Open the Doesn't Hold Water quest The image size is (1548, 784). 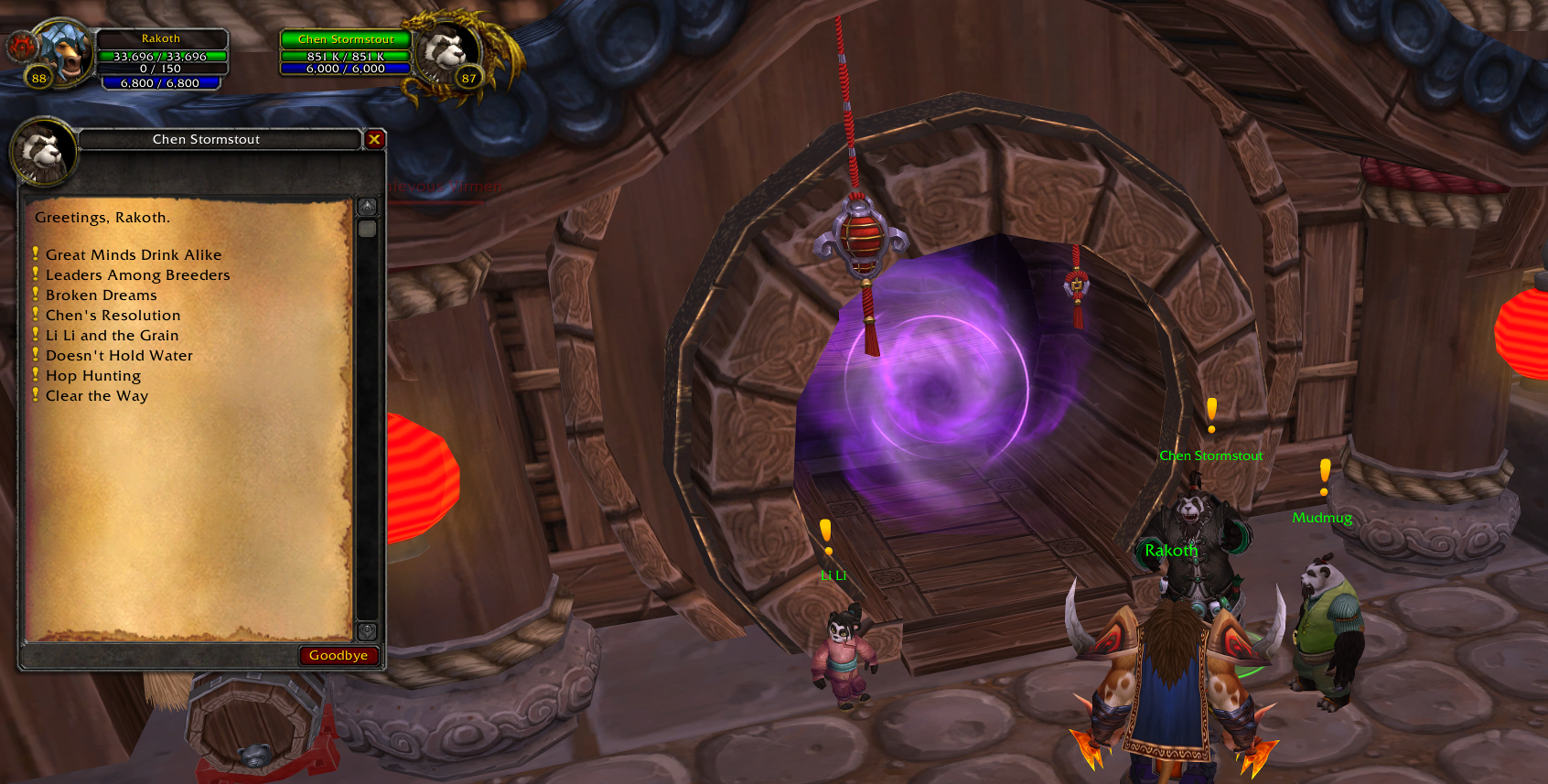119,356
